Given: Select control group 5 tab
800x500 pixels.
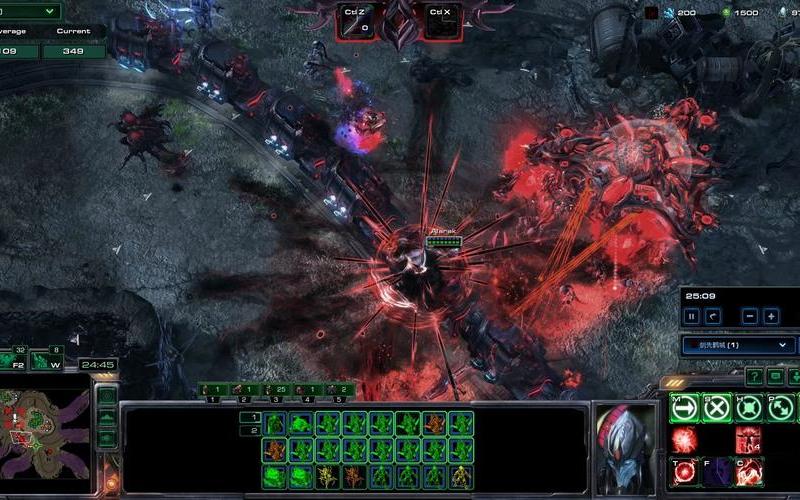Looking at the screenshot, I should 340,389.
